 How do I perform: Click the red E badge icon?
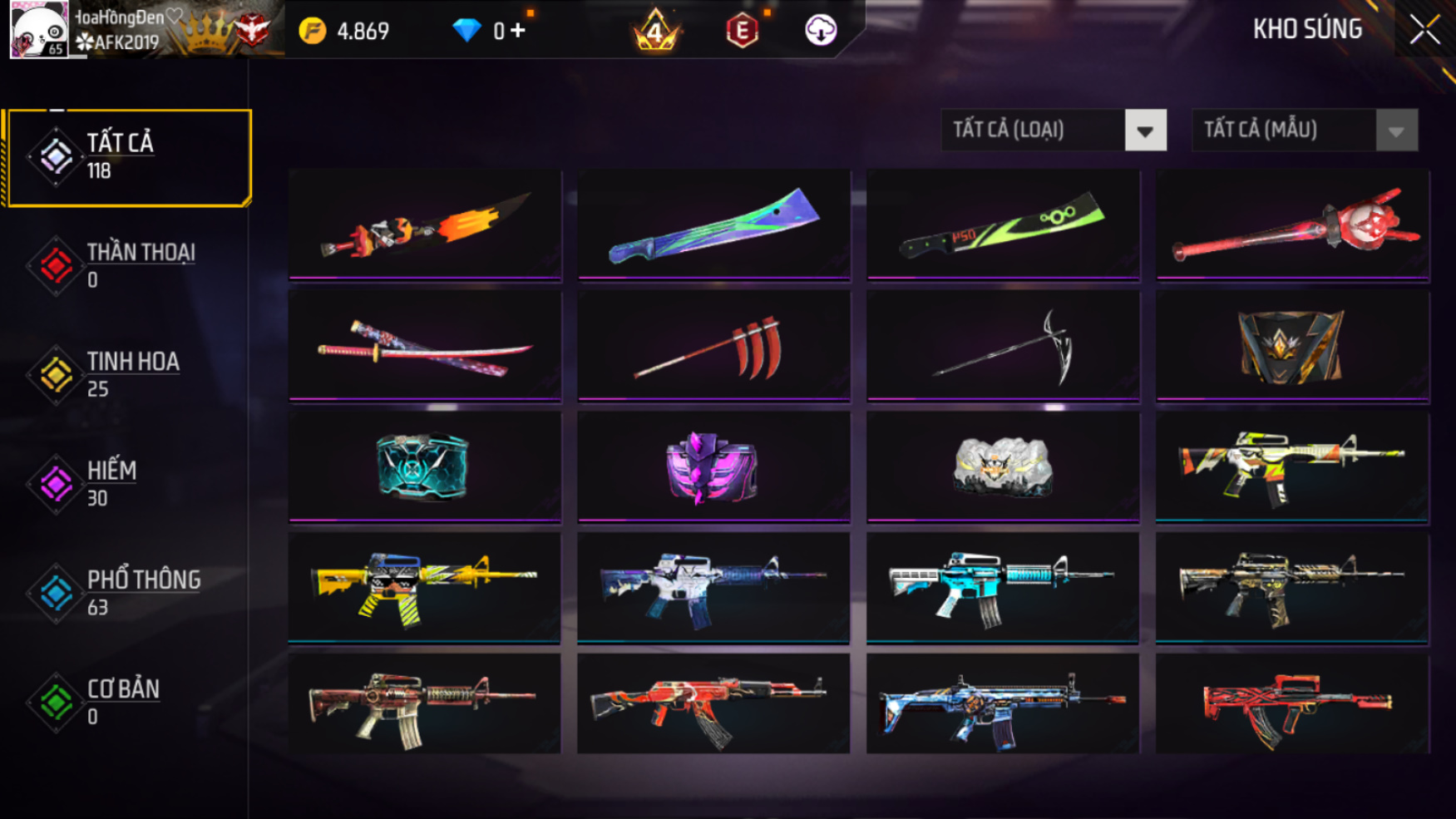742,32
